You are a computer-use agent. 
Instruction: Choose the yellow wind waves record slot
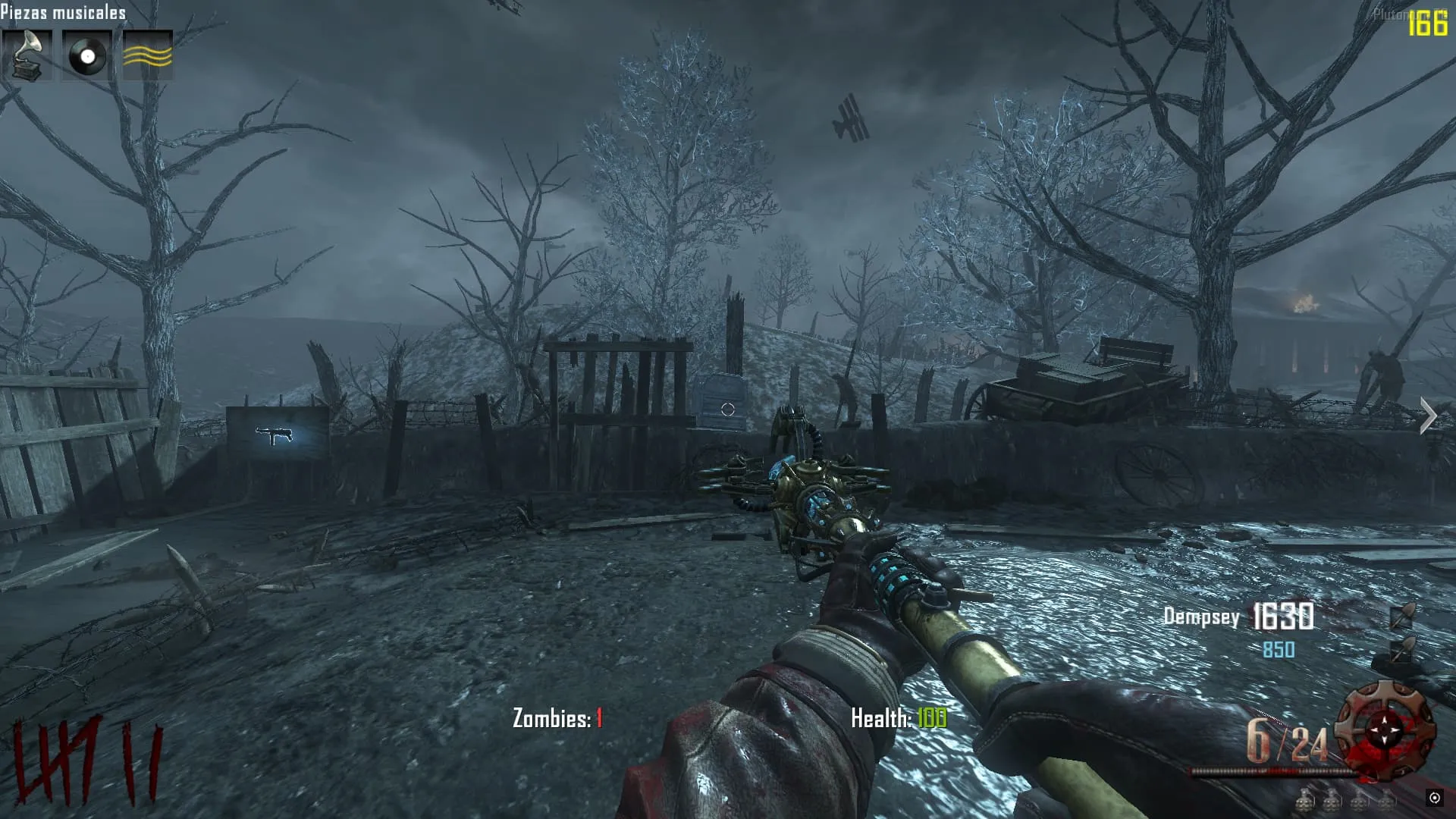coord(148,55)
